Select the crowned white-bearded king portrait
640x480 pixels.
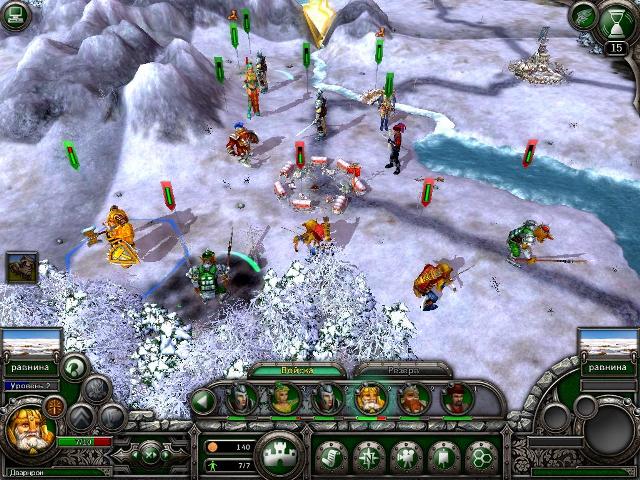pyautogui.click(x=368, y=399)
